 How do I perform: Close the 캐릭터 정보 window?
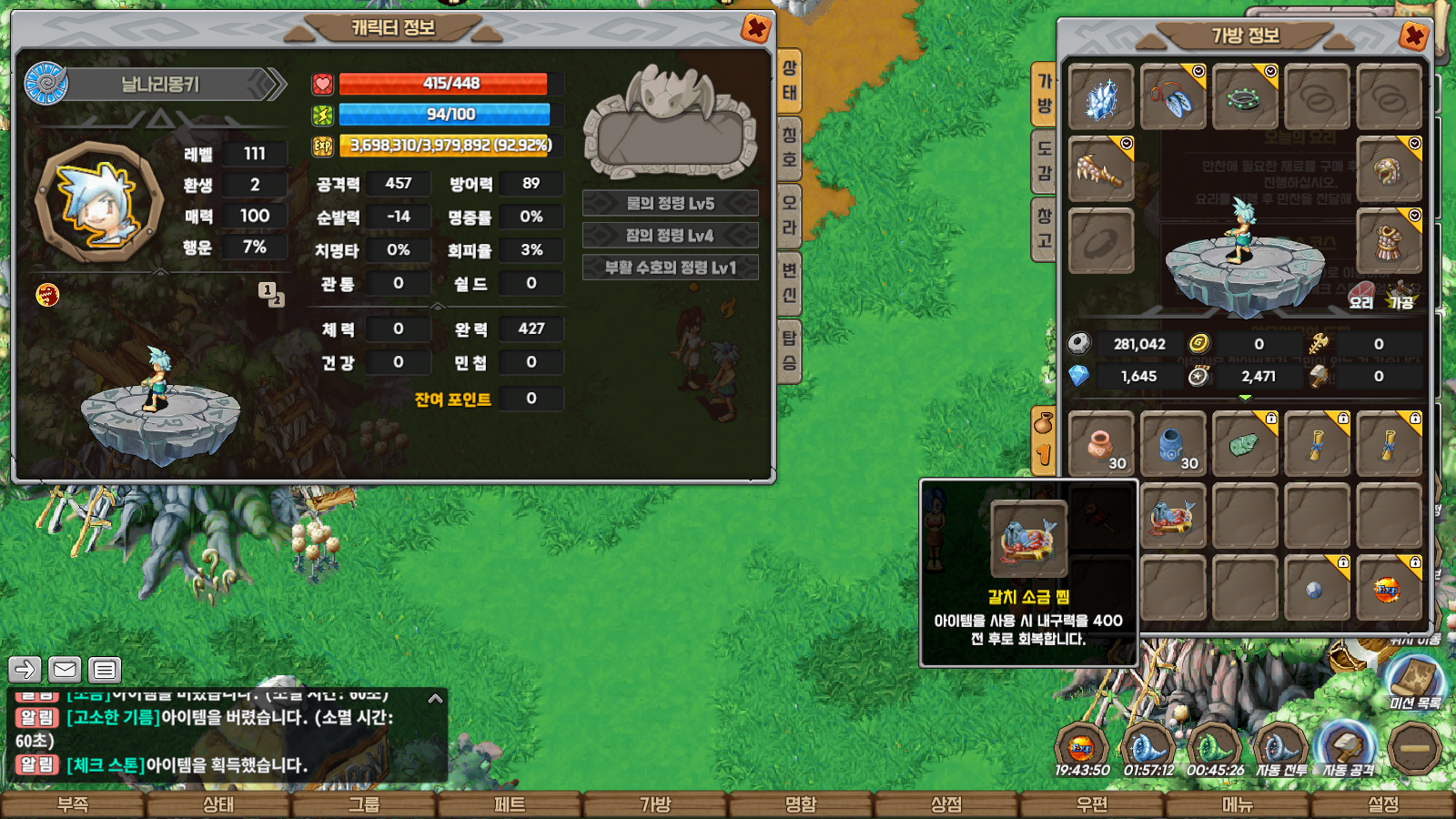(x=755, y=28)
